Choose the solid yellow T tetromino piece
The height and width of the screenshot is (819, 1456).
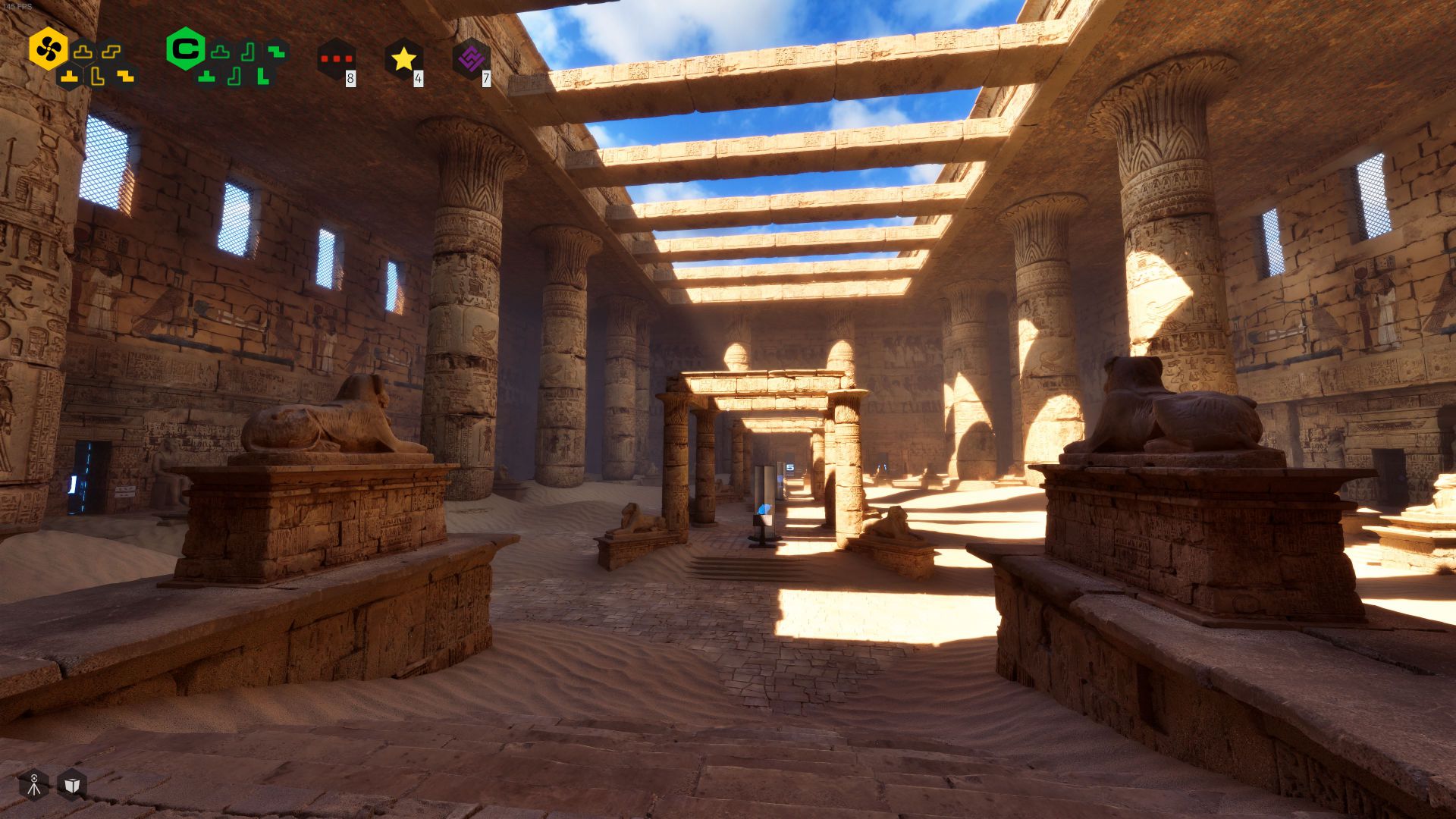point(70,76)
